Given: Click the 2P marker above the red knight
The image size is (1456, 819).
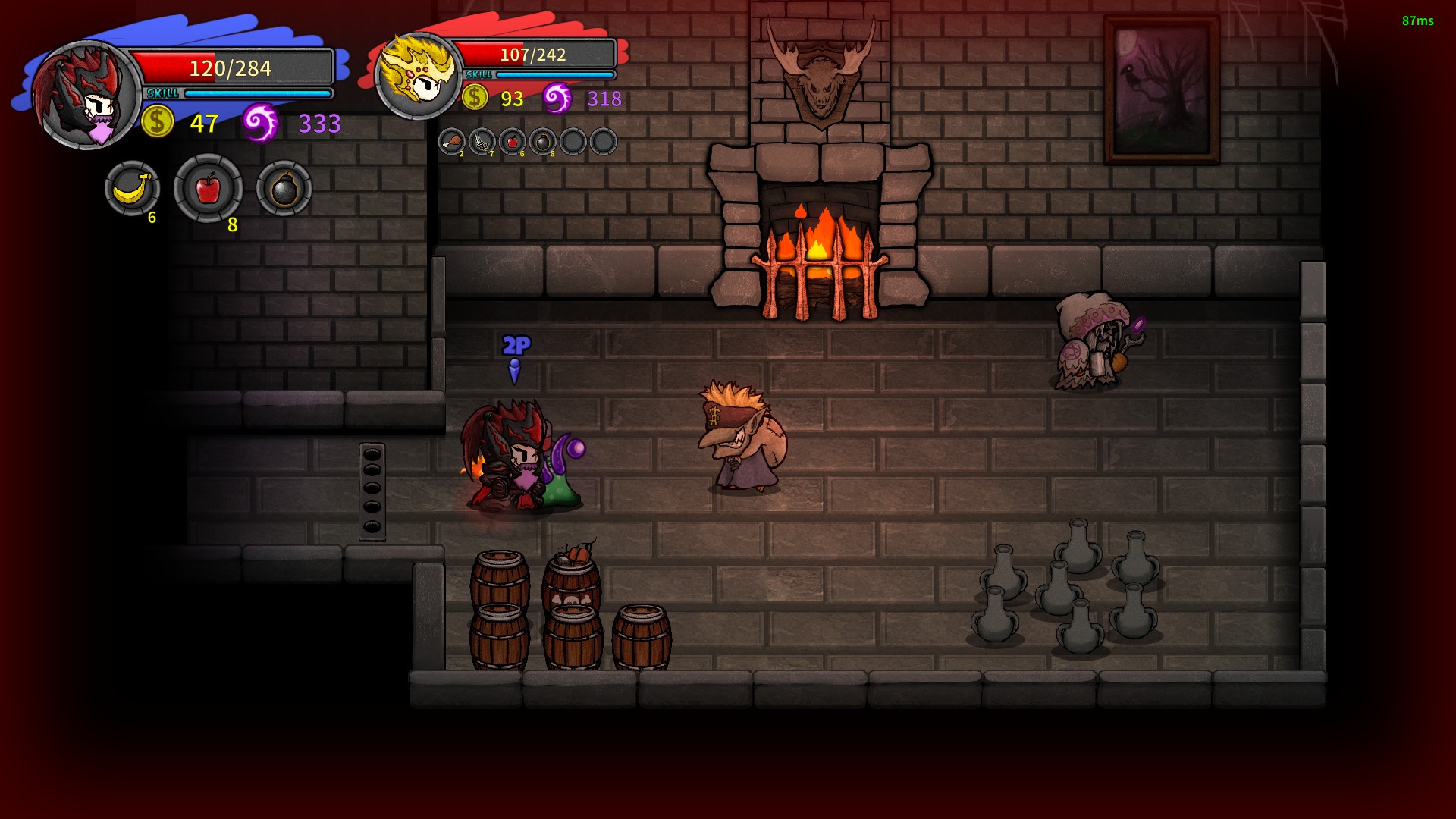Looking at the screenshot, I should click(x=514, y=346).
